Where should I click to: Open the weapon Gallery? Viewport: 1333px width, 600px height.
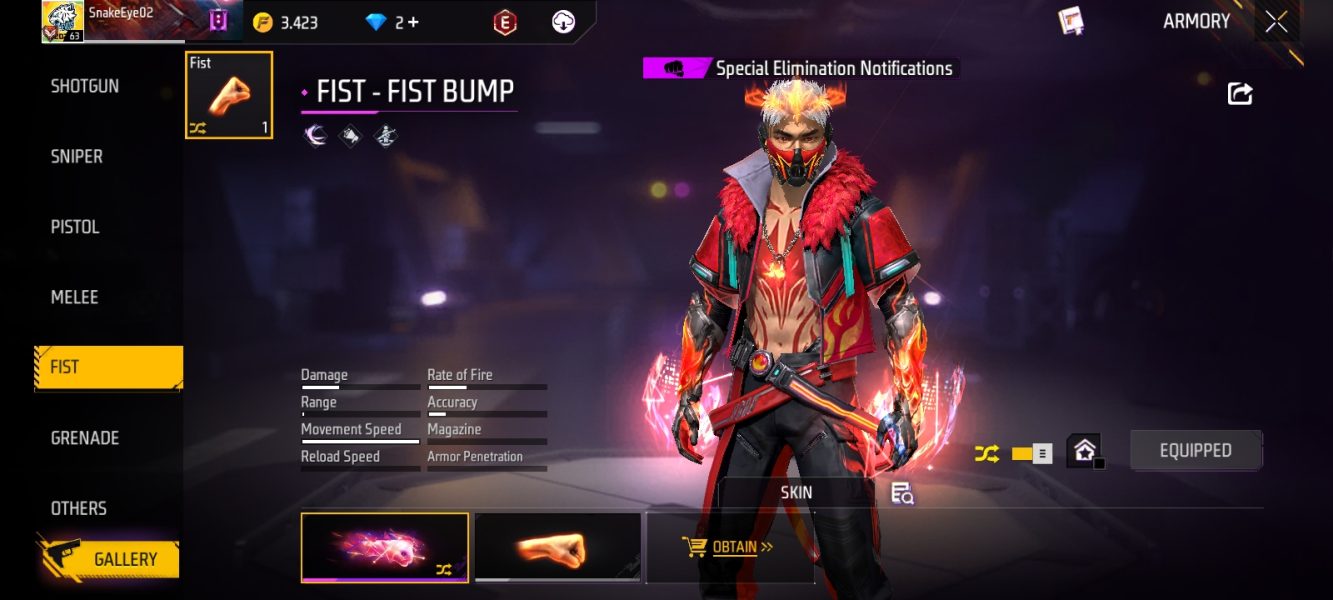tap(110, 559)
